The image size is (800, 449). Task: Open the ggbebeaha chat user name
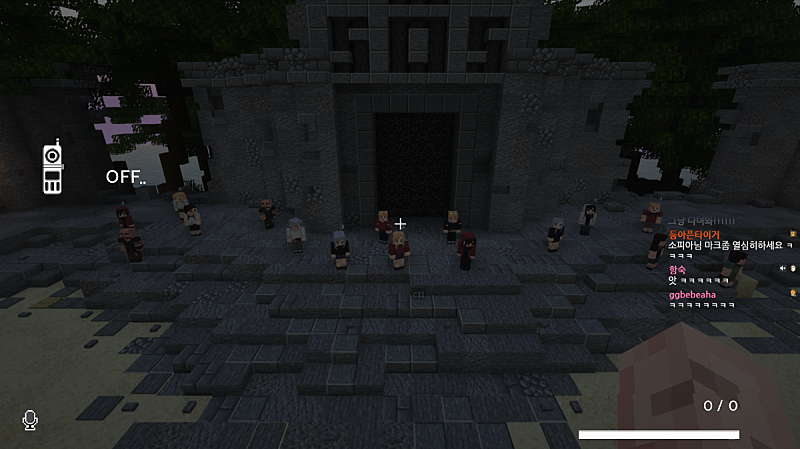692,294
